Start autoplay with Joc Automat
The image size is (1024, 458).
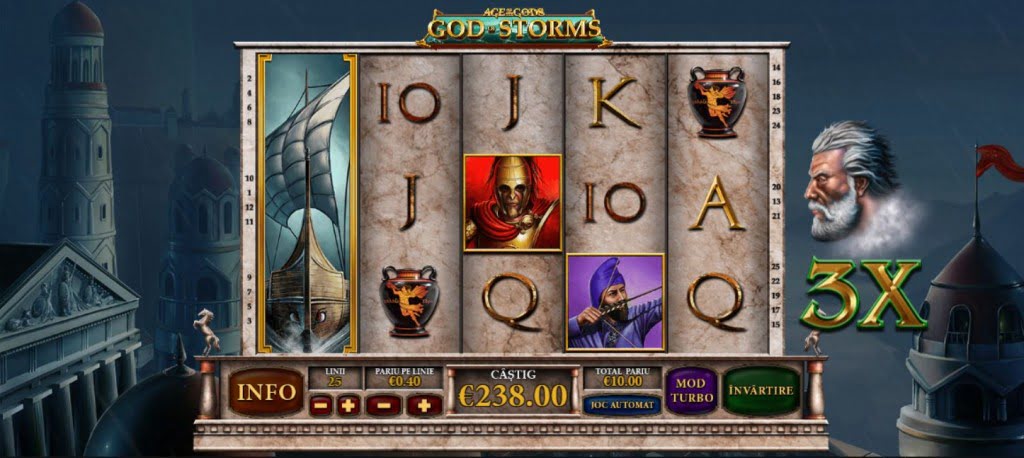point(621,405)
